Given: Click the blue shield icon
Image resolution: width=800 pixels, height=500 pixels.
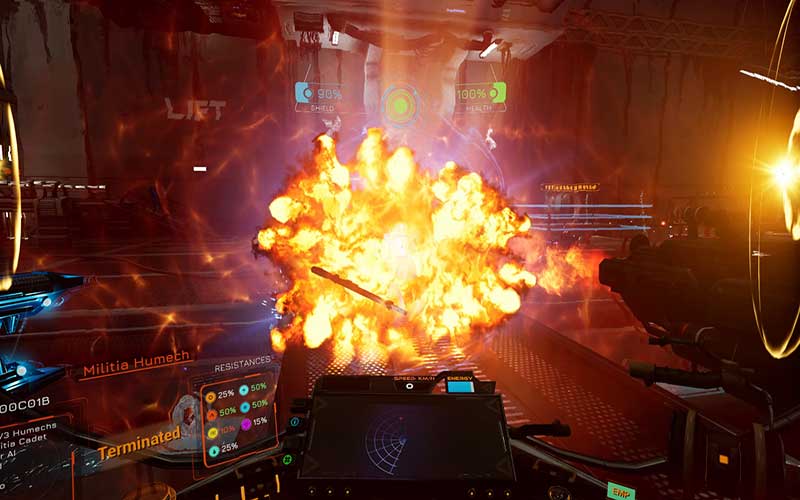Looking at the screenshot, I should (304, 93).
